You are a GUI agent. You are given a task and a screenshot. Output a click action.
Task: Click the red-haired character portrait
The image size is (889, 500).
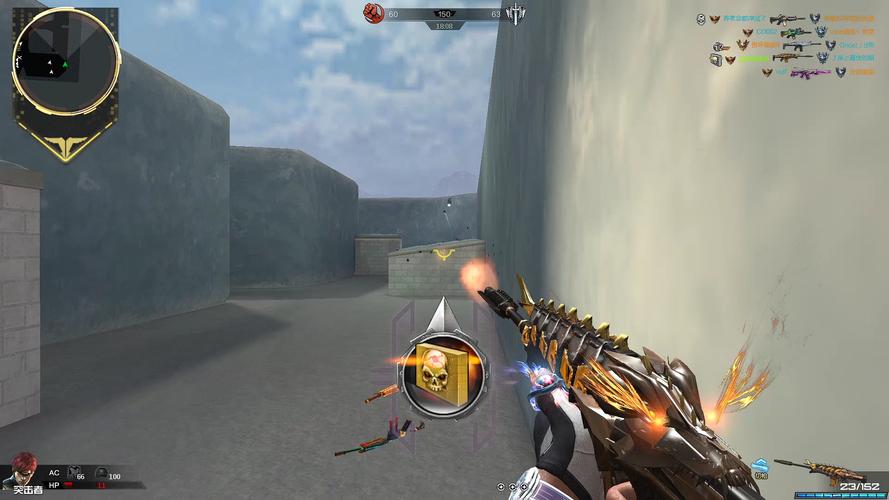pos(22,468)
